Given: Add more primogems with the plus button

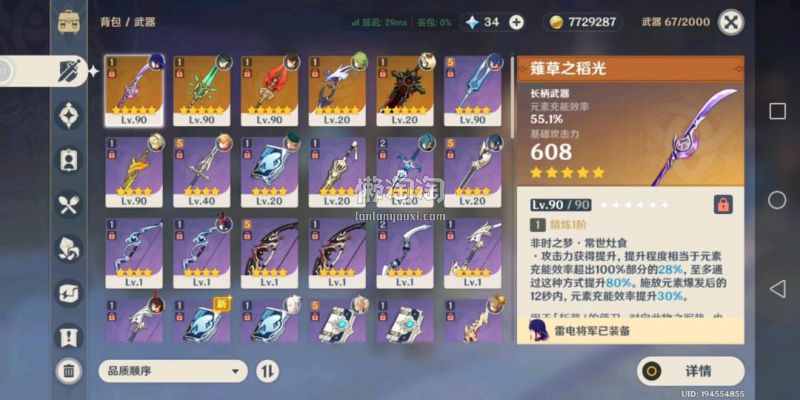Looking at the screenshot, I should [516, 22].
